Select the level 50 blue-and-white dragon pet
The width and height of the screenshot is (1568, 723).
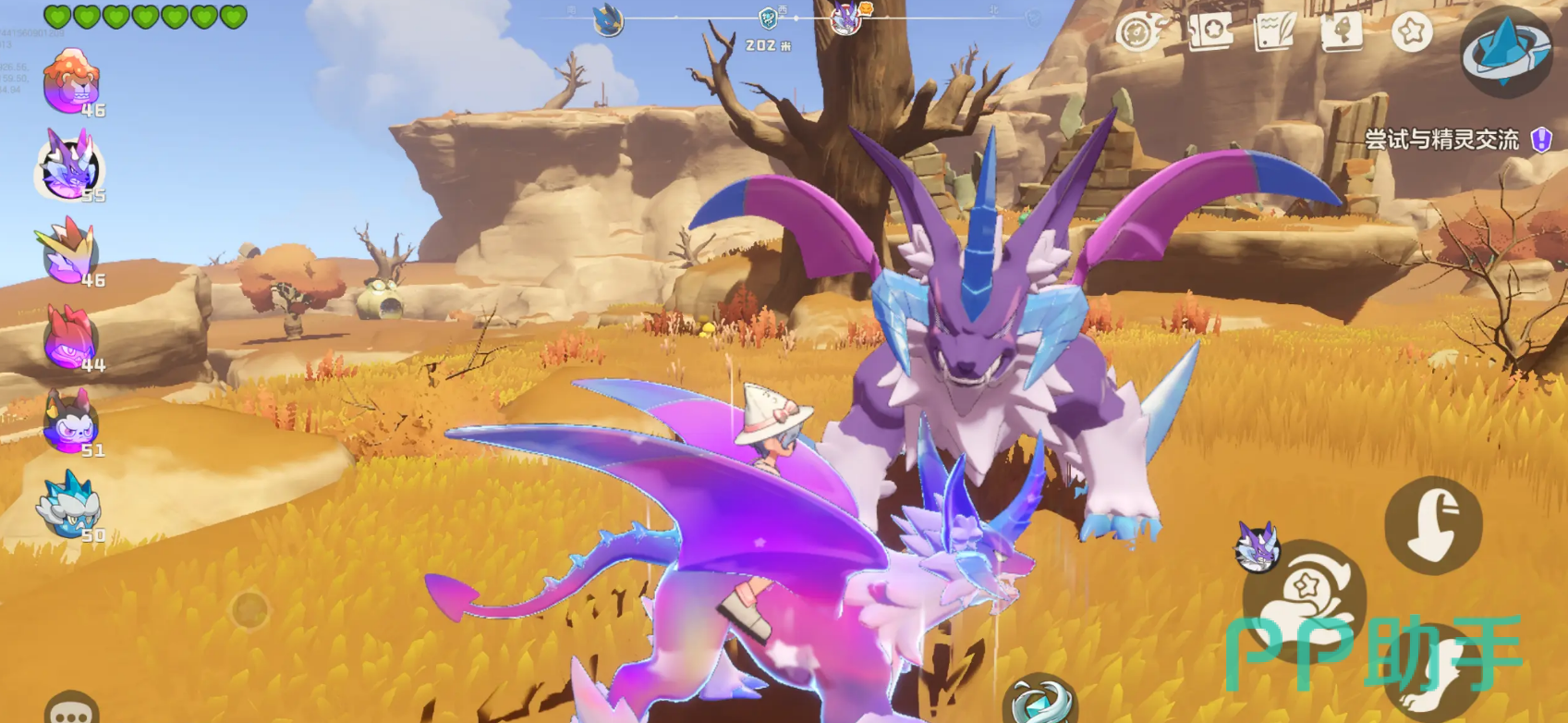[69, 506]
